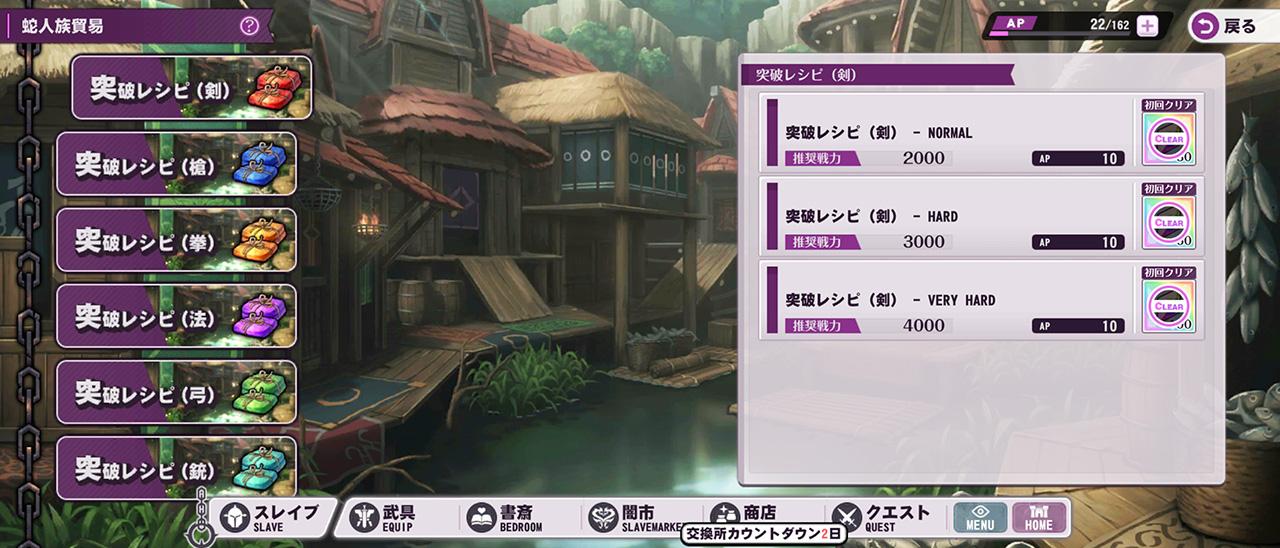Open the help question mark icon
Image resolution: width=1280 pixels, height=548 pixels.
(x=249, y=26)
